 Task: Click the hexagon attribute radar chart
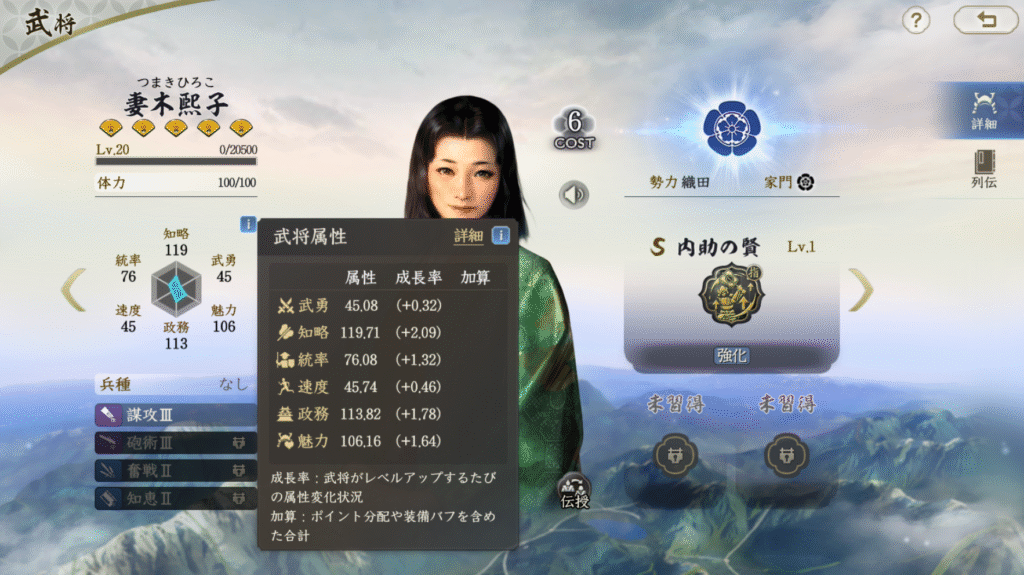tap(176, 290)
